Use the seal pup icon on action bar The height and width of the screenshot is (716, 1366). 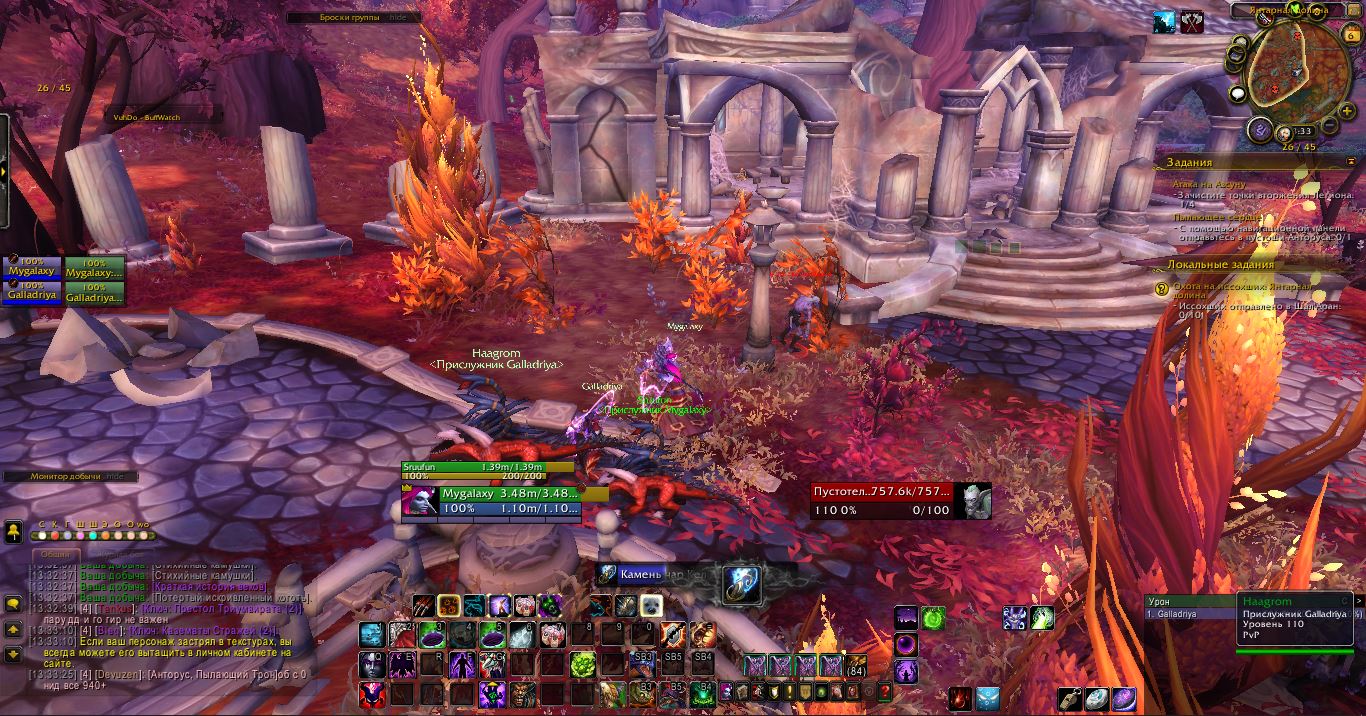tap(651, 606)
